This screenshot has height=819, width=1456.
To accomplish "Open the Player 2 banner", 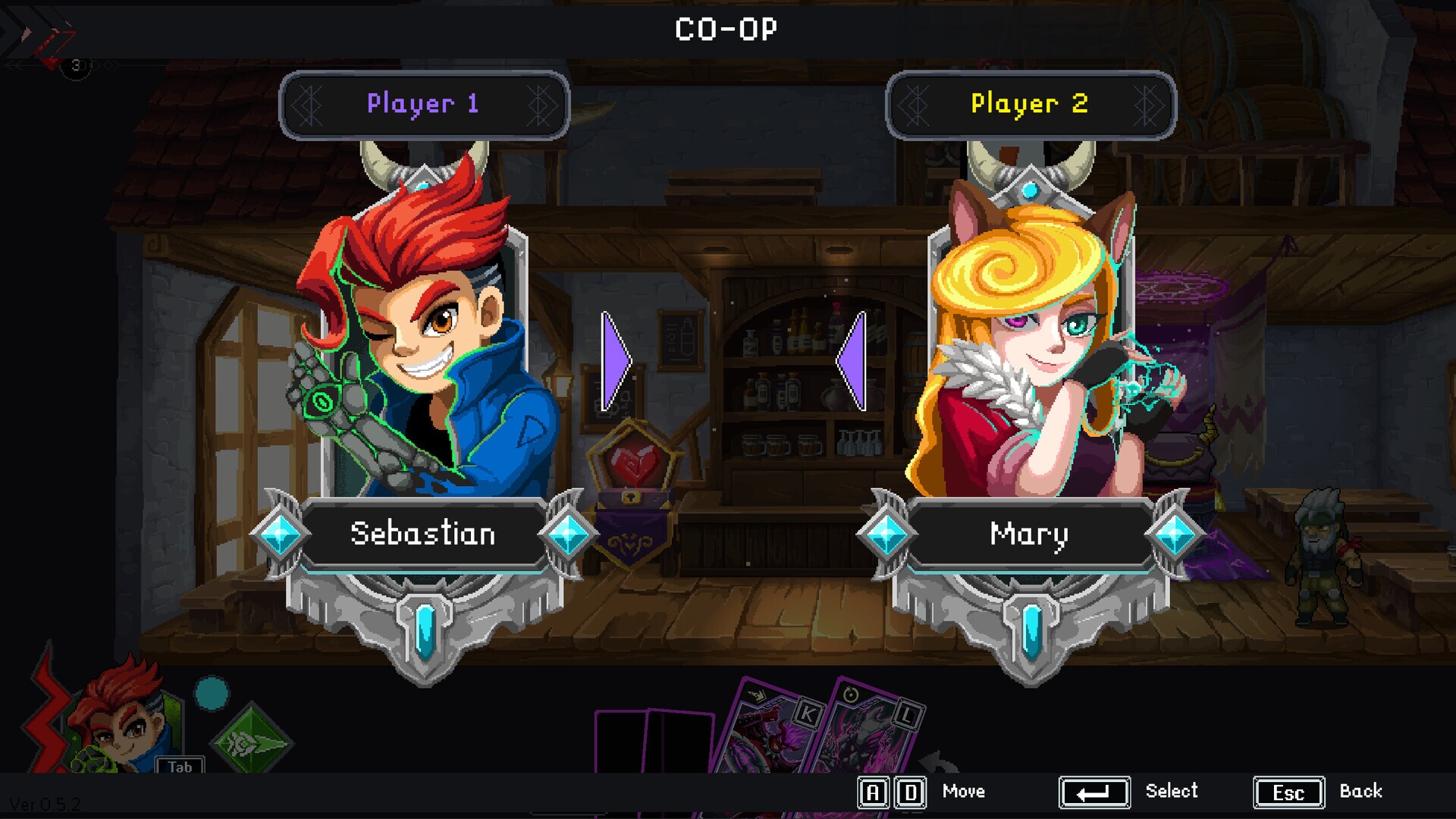I will tap(1030, 105).
